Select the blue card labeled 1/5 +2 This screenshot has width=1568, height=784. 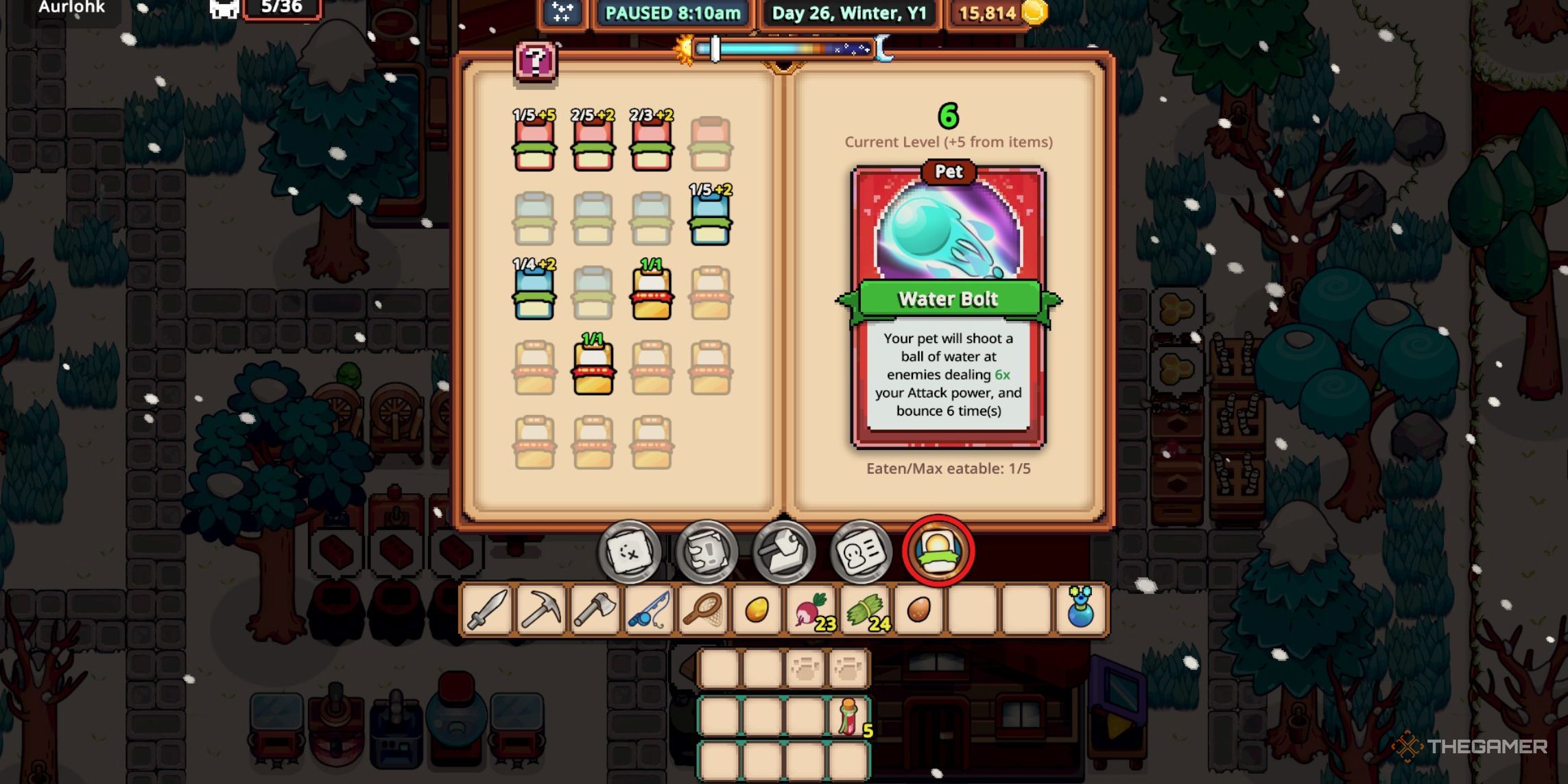[x=710, y=219]
